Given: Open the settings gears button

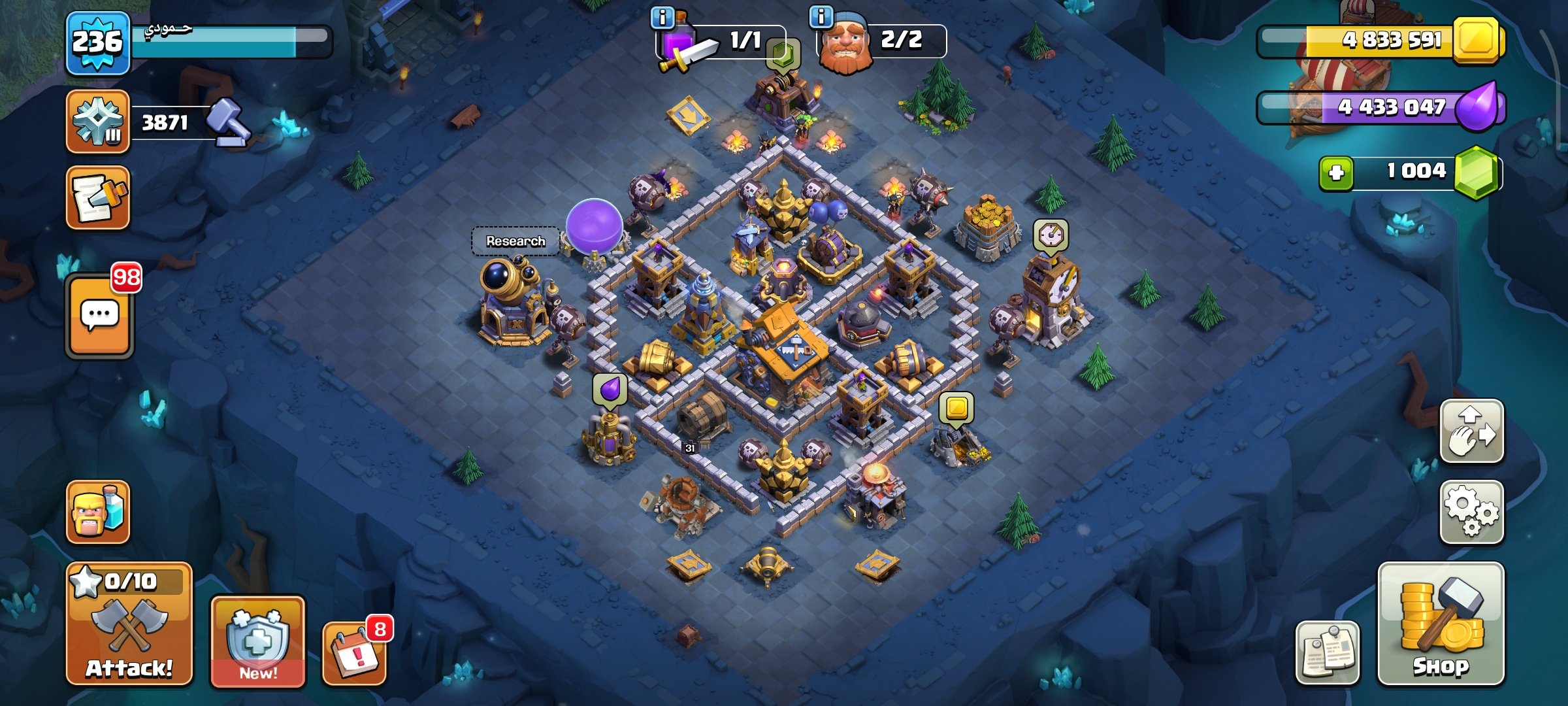Looking at the screenshot, I should point(1472,512).
